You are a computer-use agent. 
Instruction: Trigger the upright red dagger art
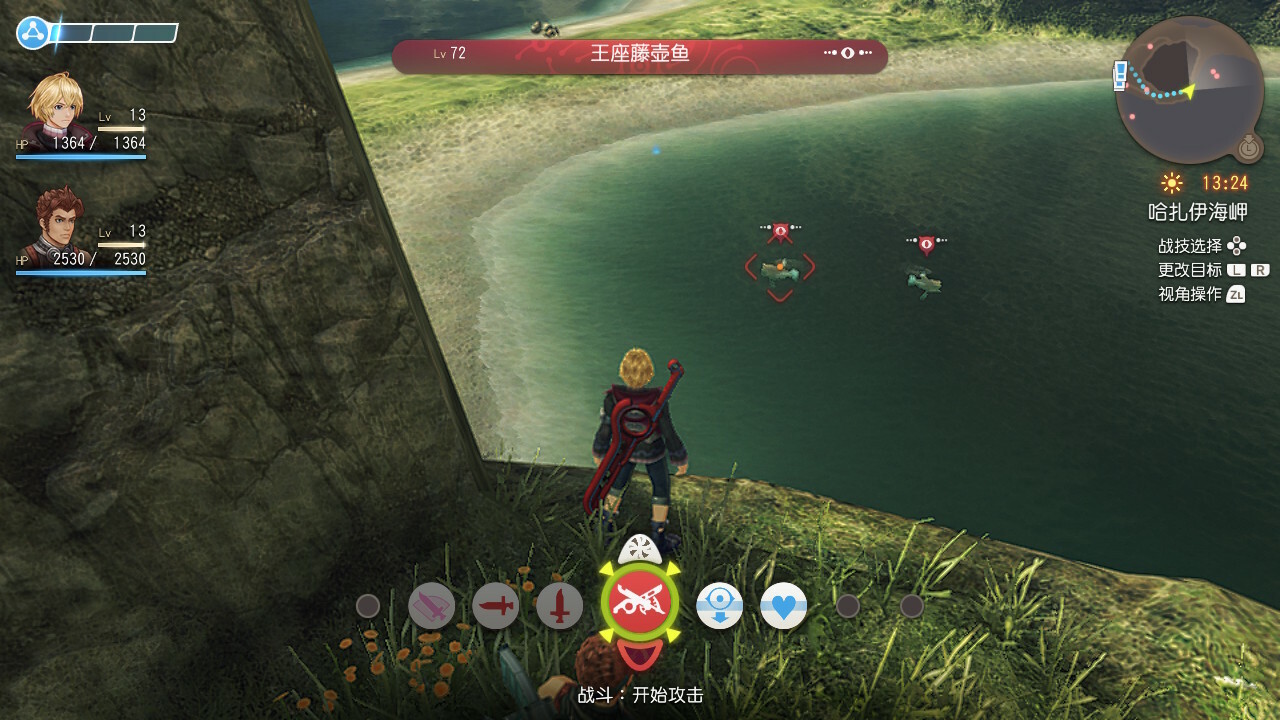[x=560, y=606]
